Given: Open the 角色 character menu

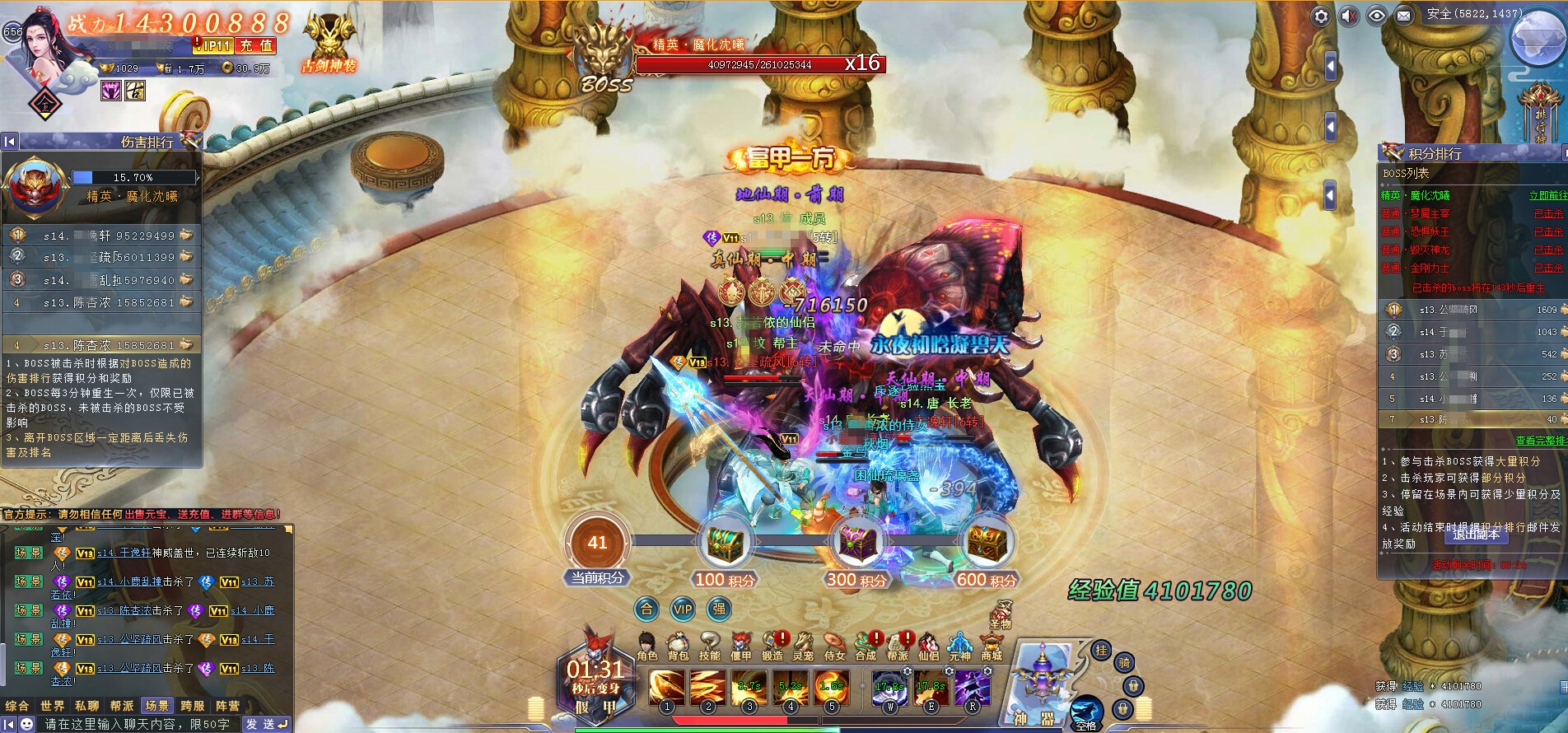Looking at the screenshot, I should [x=647, y=647].
